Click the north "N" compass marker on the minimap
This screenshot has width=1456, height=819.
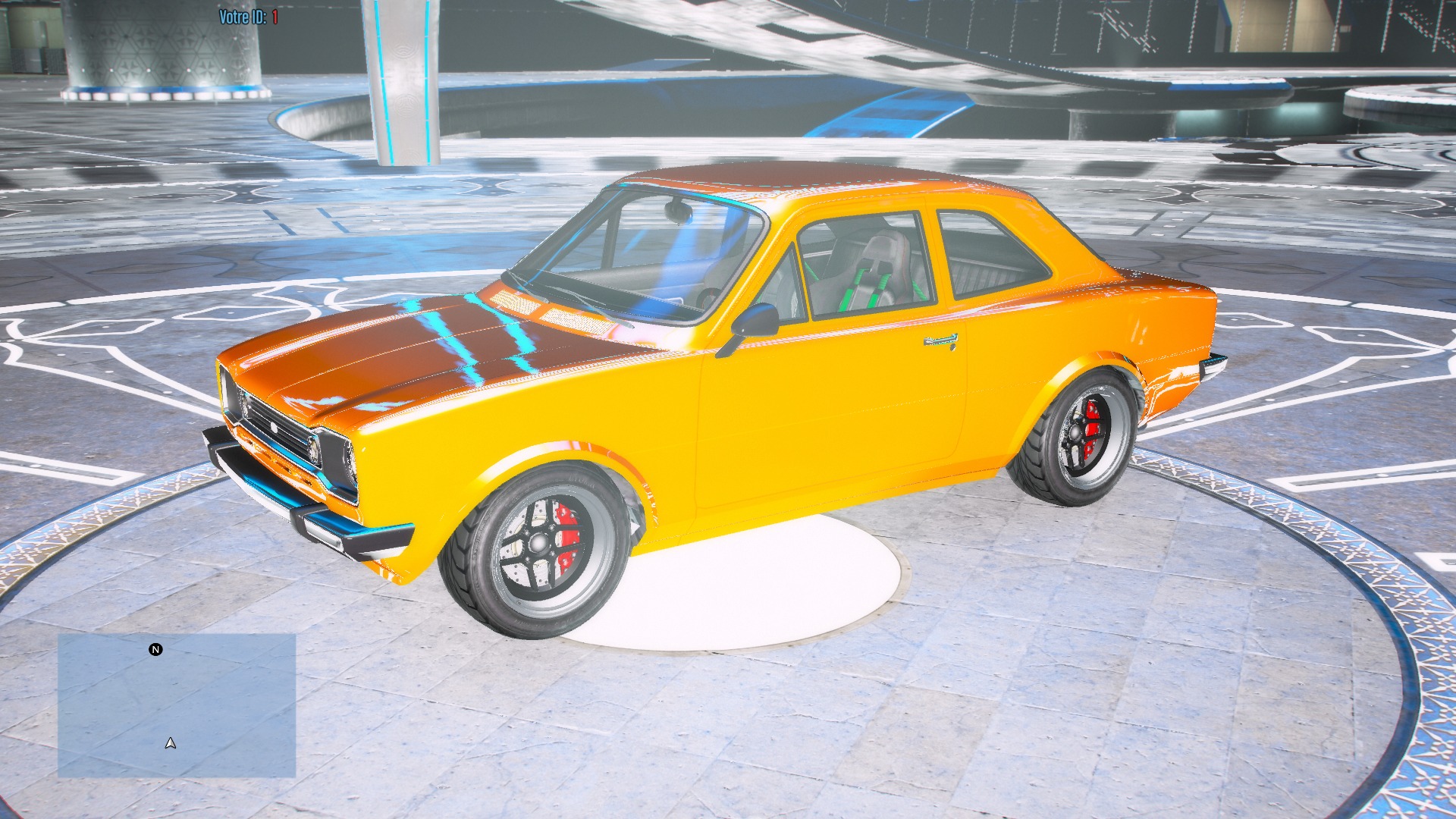(155, 648)
